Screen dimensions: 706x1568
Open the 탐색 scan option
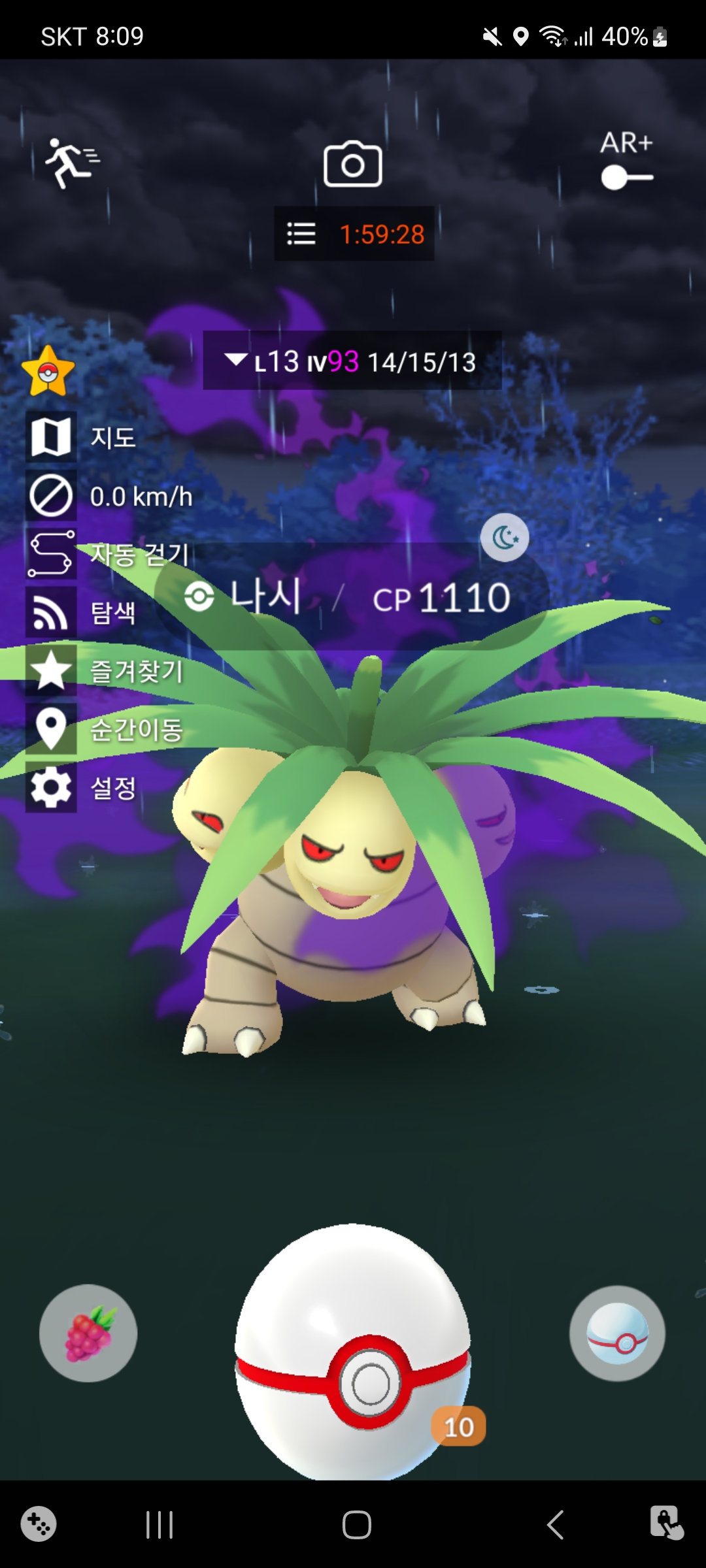[51, 612]
